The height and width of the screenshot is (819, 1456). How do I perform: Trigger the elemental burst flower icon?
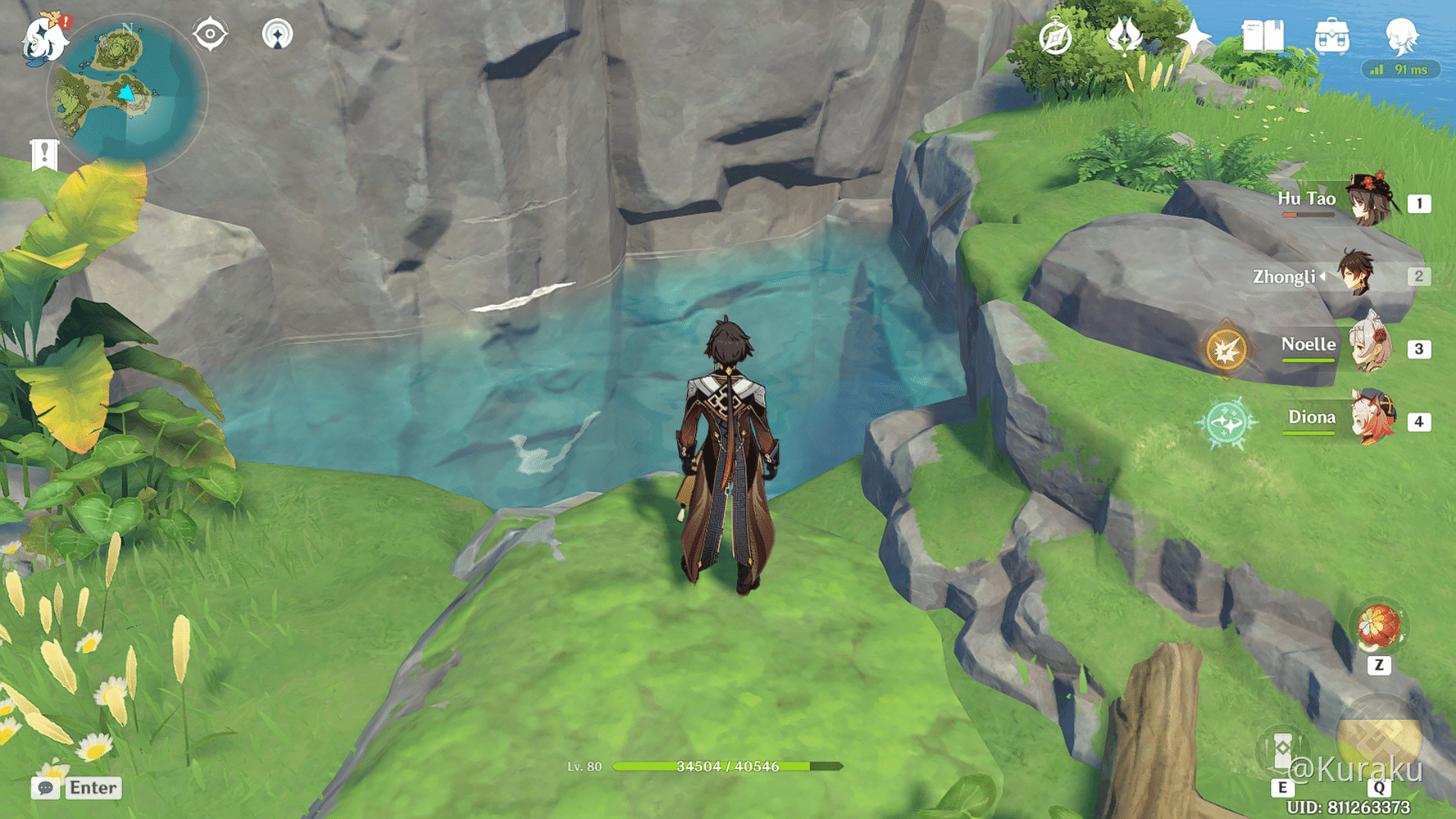[1380, 627]
